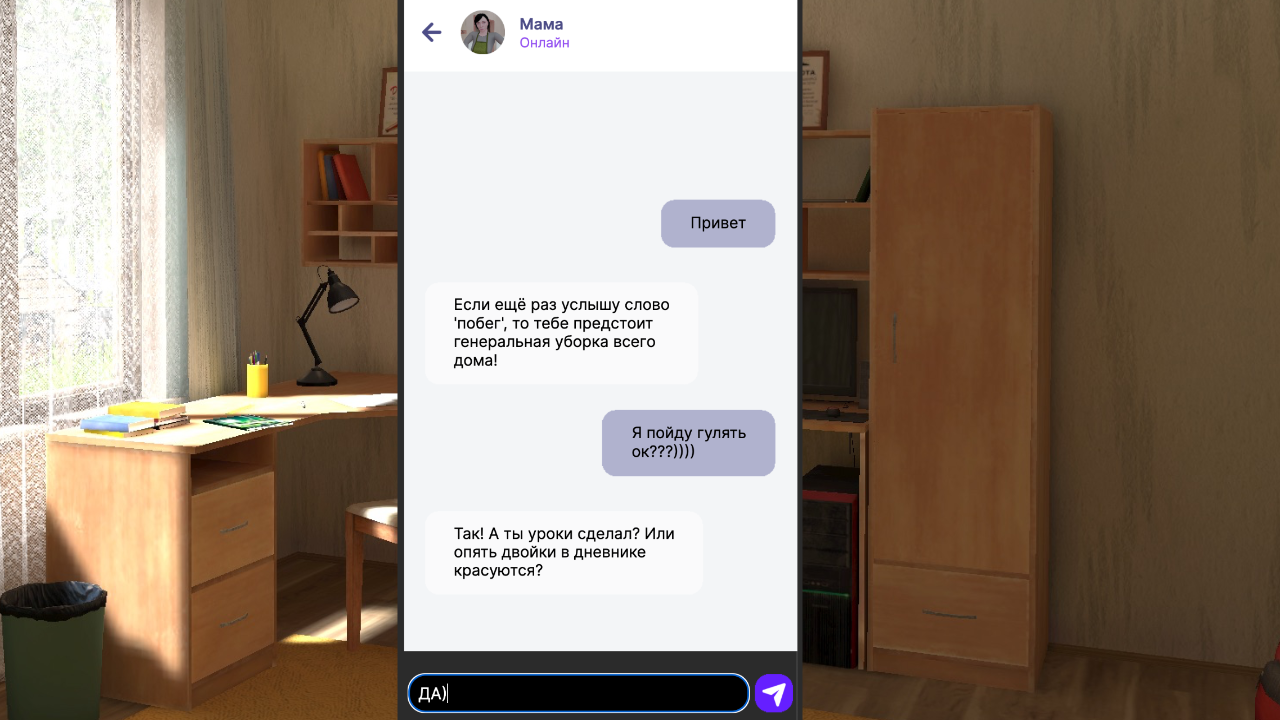Click the message about уроки and двойки
This screenshot has width=1280, height=720.
(563, 551)
